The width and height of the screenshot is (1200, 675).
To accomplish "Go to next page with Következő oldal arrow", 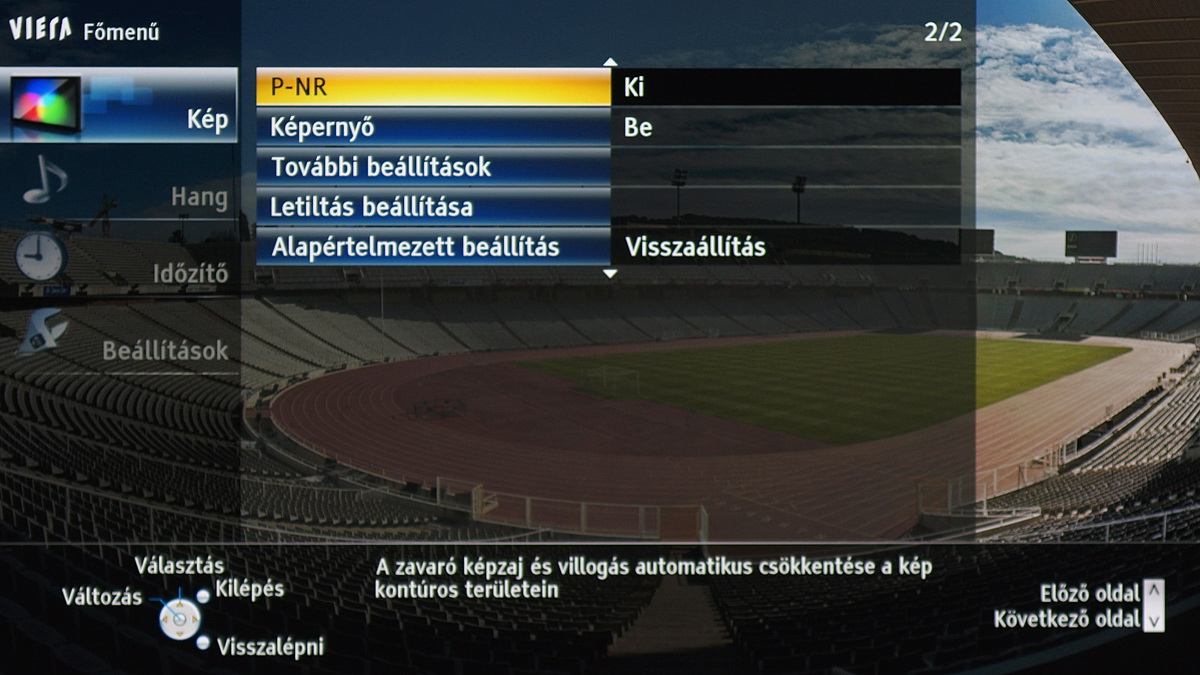I will point(1154,620).
